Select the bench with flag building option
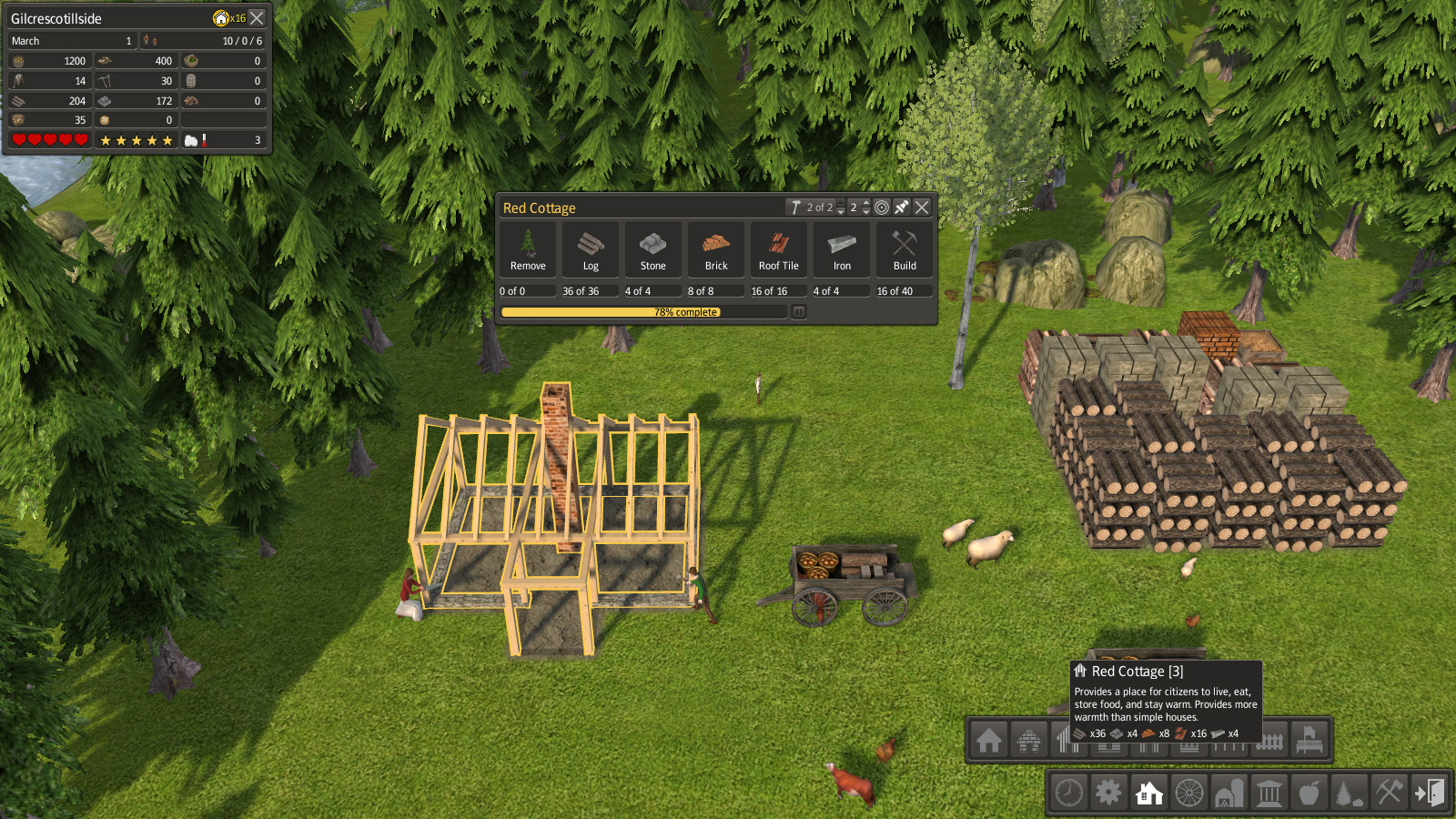 1309,740
